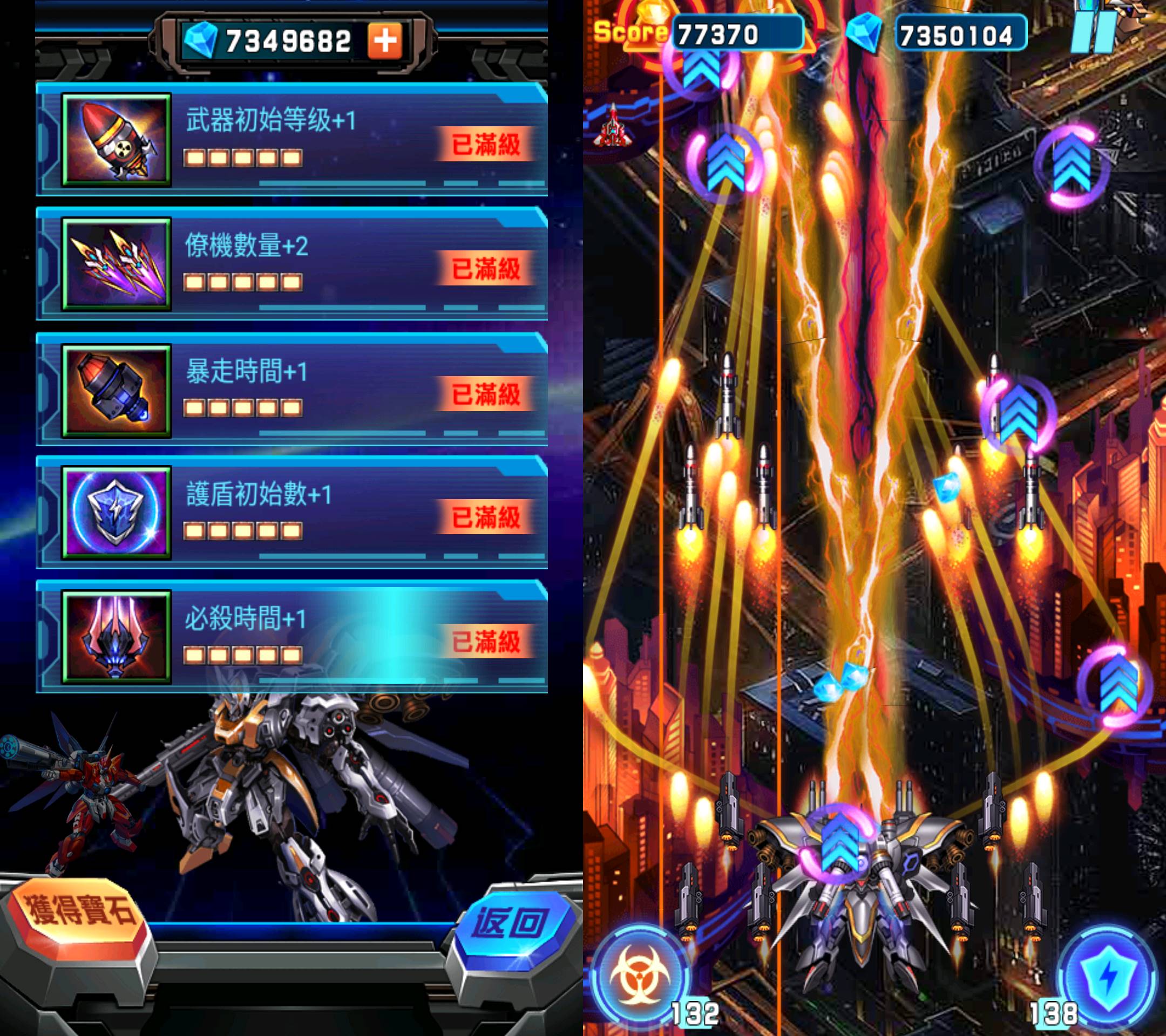Select the 武器初始等級+1 rocket upgrade row

(292, 140)
